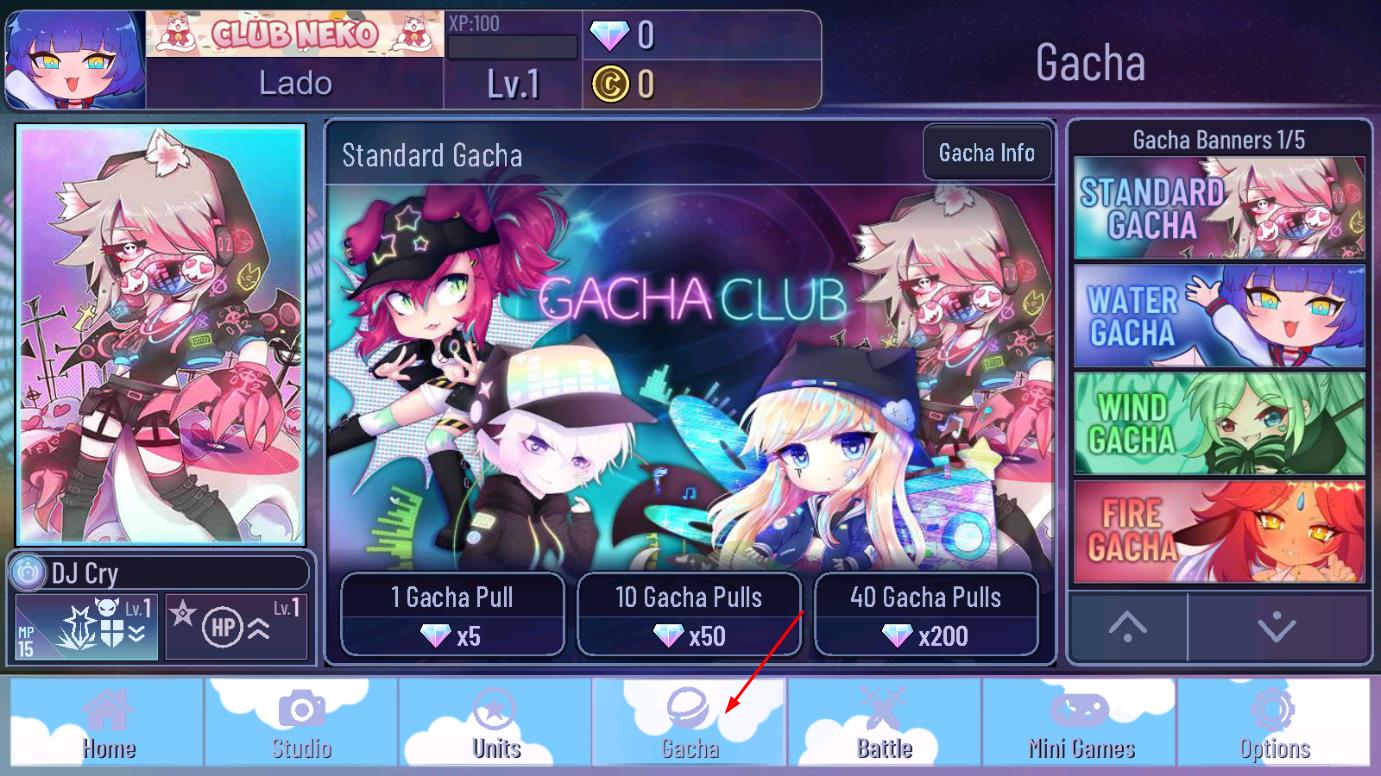Open the Fire Gacha banner
Image resolution: width=1381 pixels, height=776 pixels.
pyautogui.click(x=1219, y=531)
